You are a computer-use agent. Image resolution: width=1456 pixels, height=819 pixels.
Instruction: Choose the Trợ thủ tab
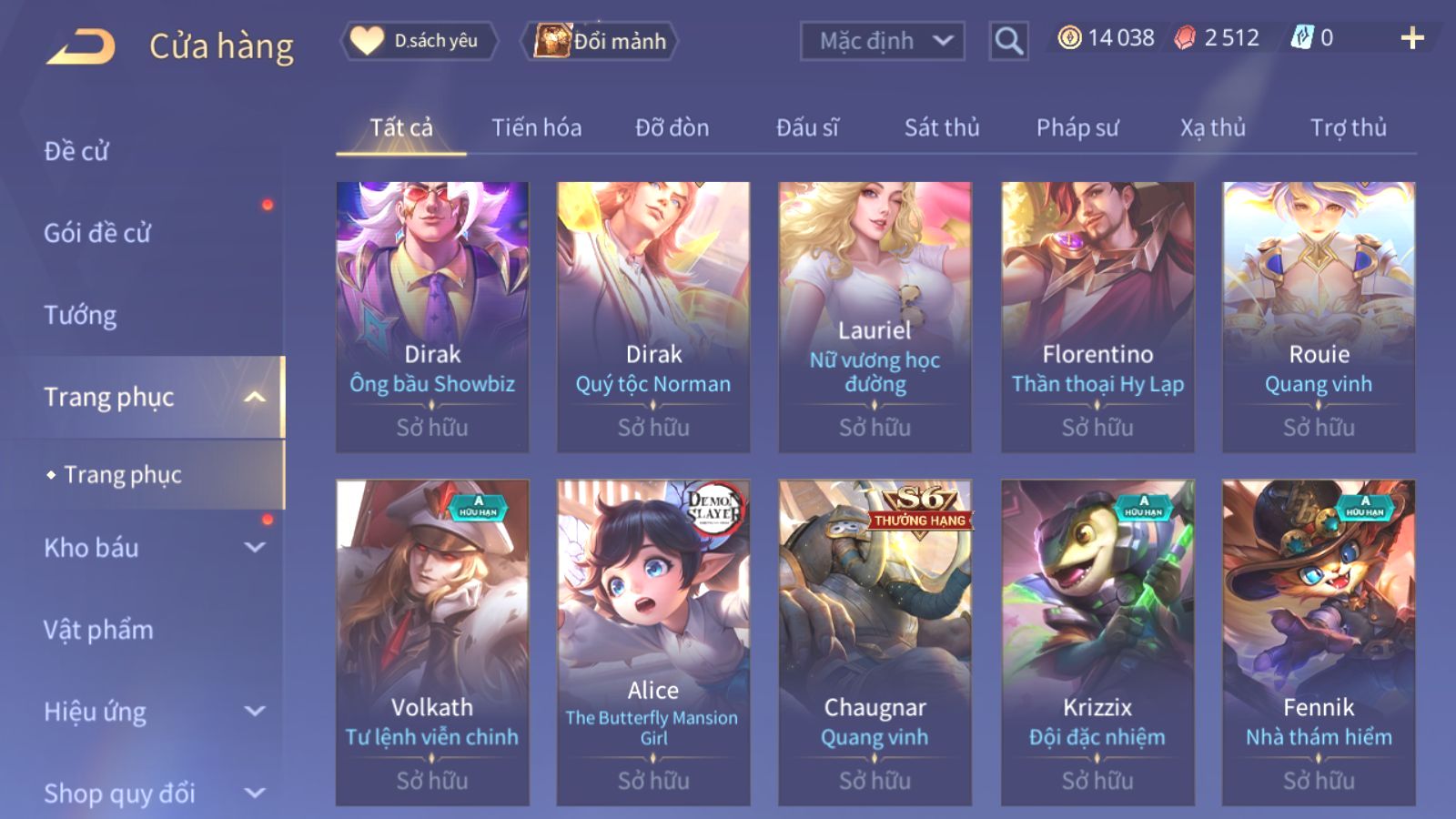coord(1348,127)
